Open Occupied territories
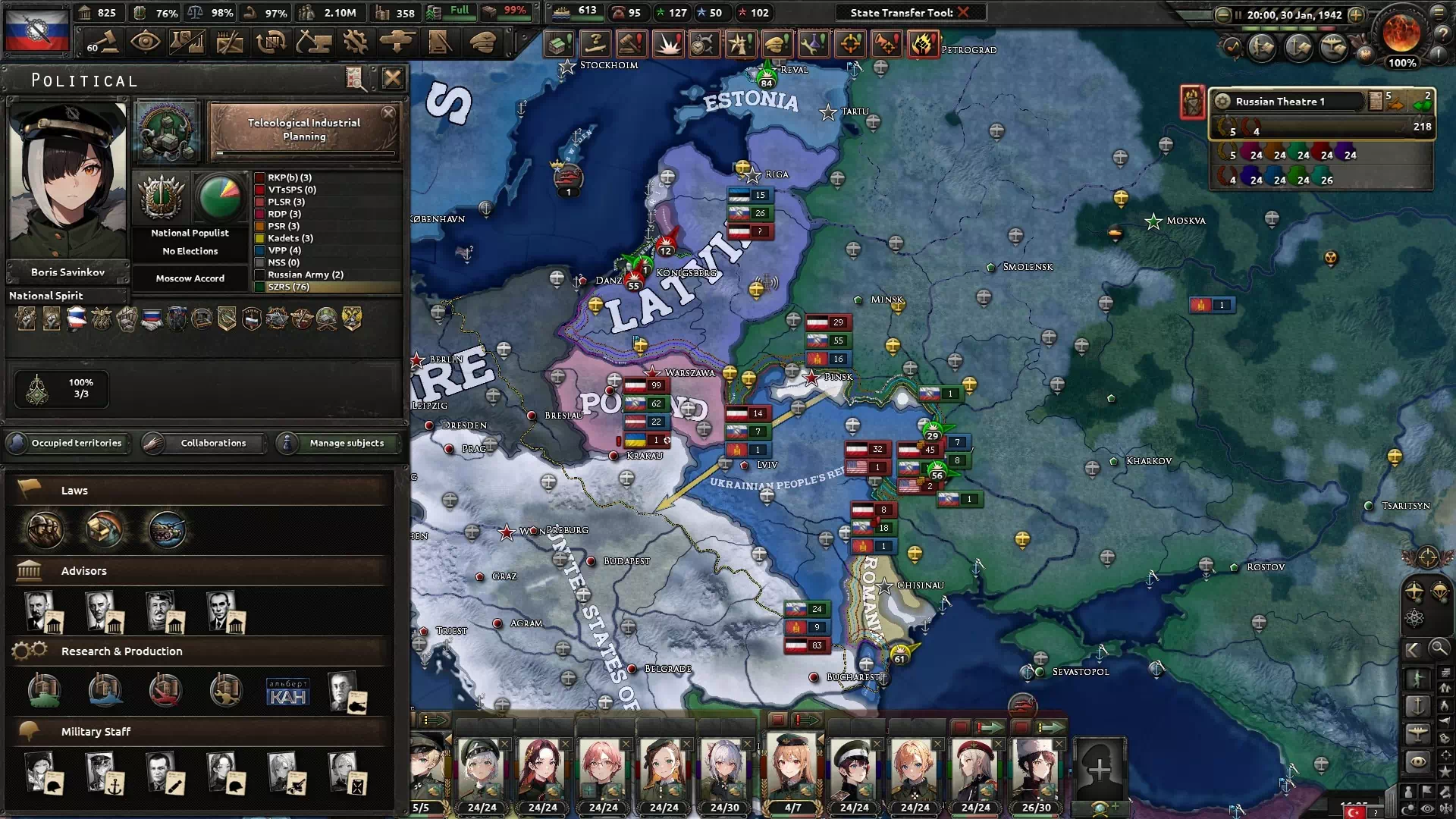The height and width of the screenshot is (819, 1456). pos(68,443)
